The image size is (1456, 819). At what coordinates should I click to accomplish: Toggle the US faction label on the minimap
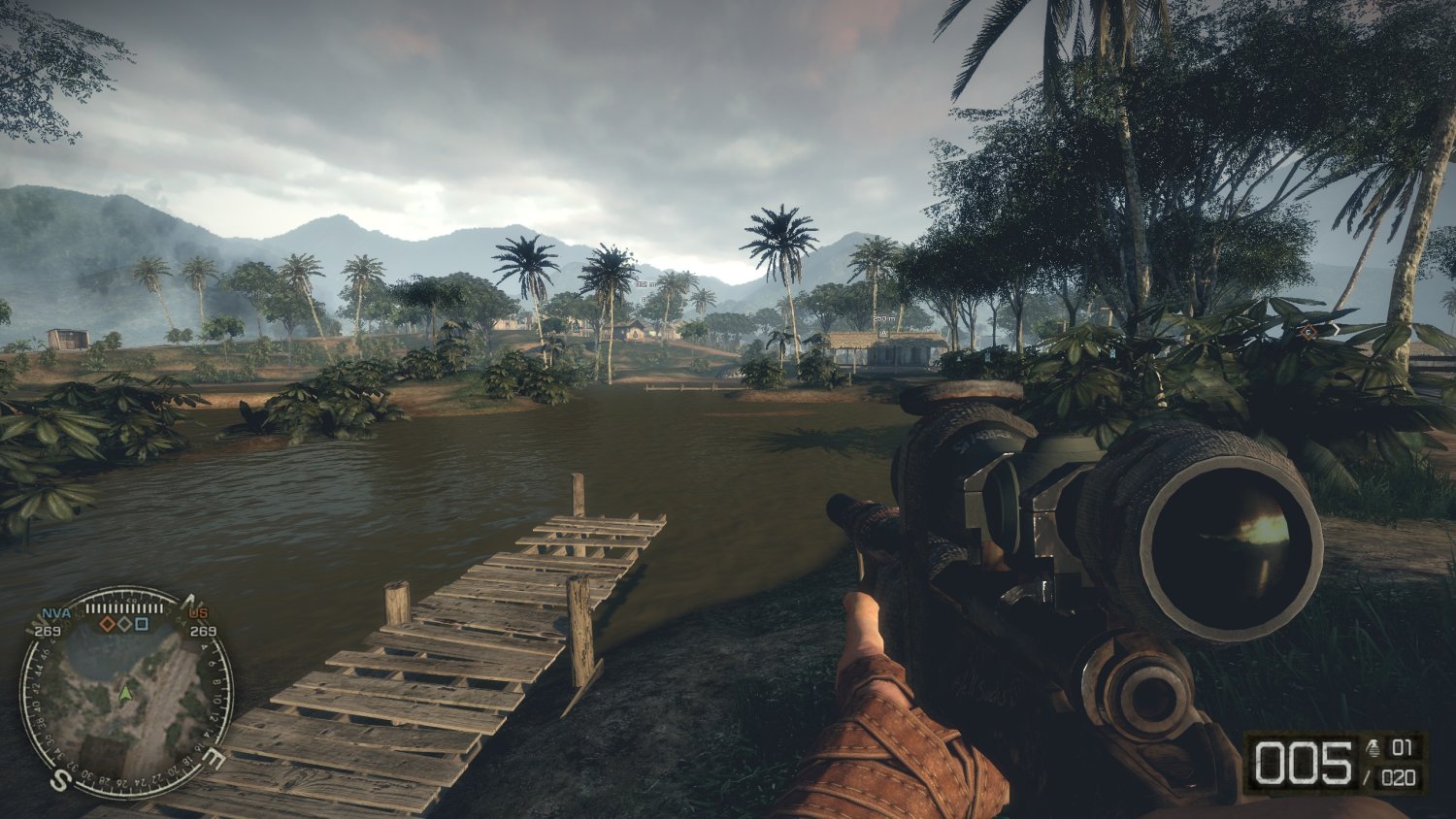click(x=197, y=612)
